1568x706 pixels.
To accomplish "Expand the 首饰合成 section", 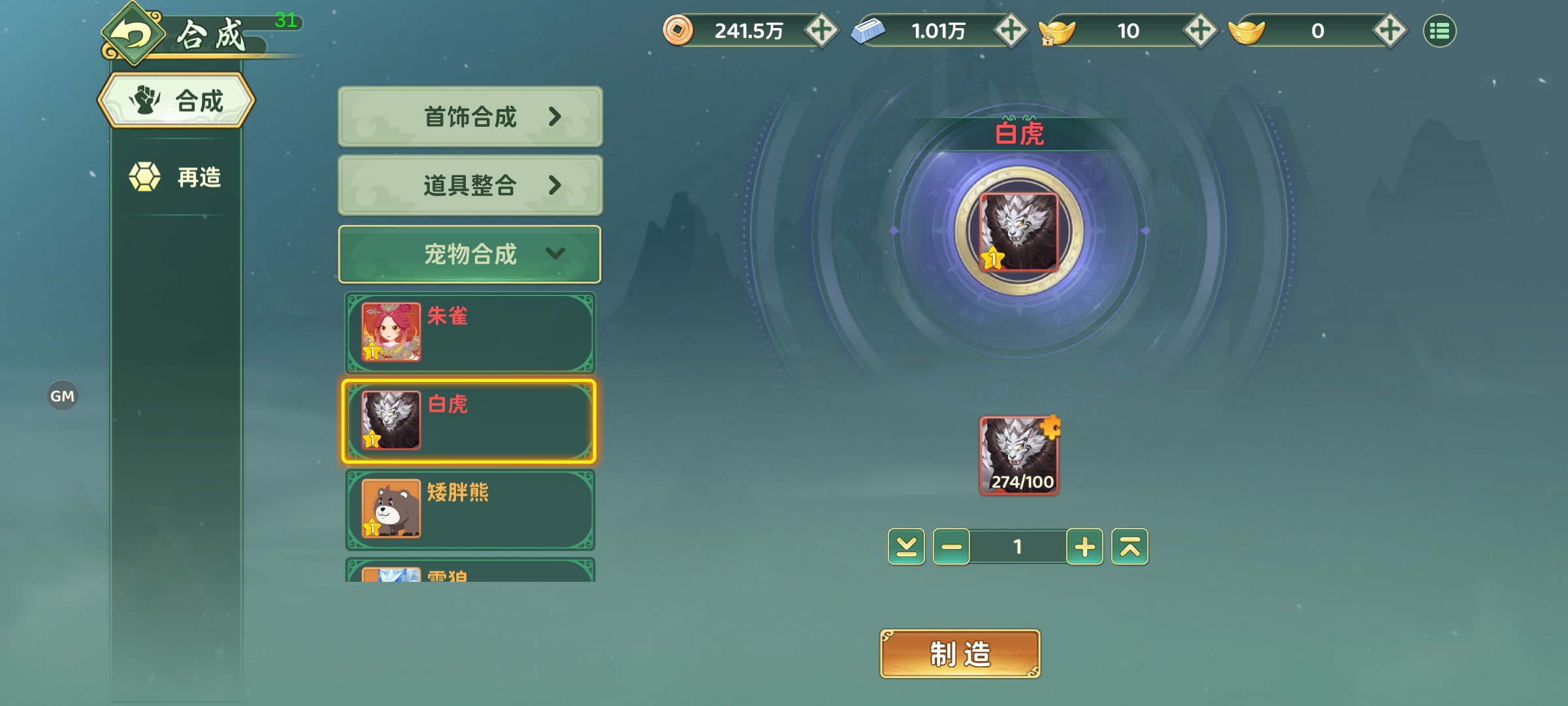I will (469, 118).
